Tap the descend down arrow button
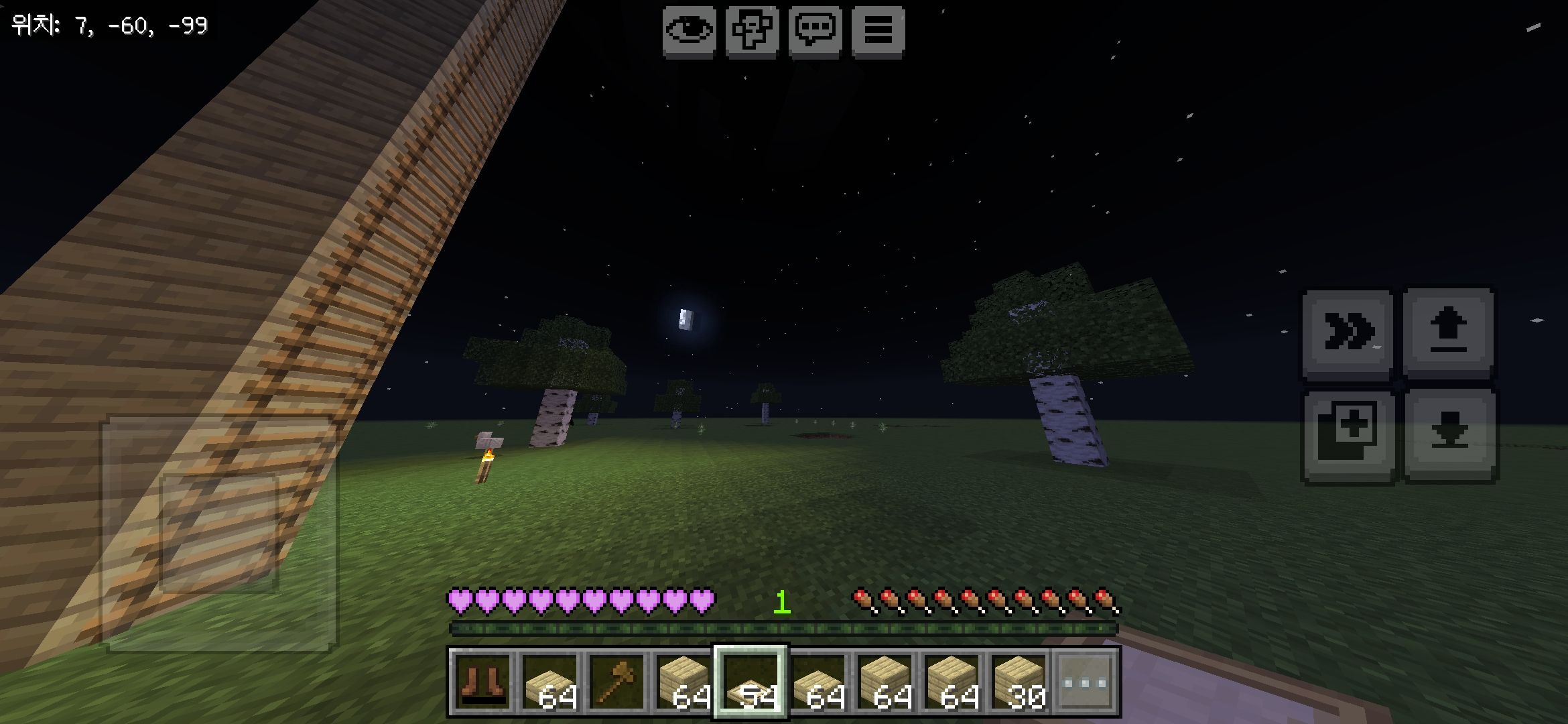The image size is (1568, 724). coord(1451,434)
